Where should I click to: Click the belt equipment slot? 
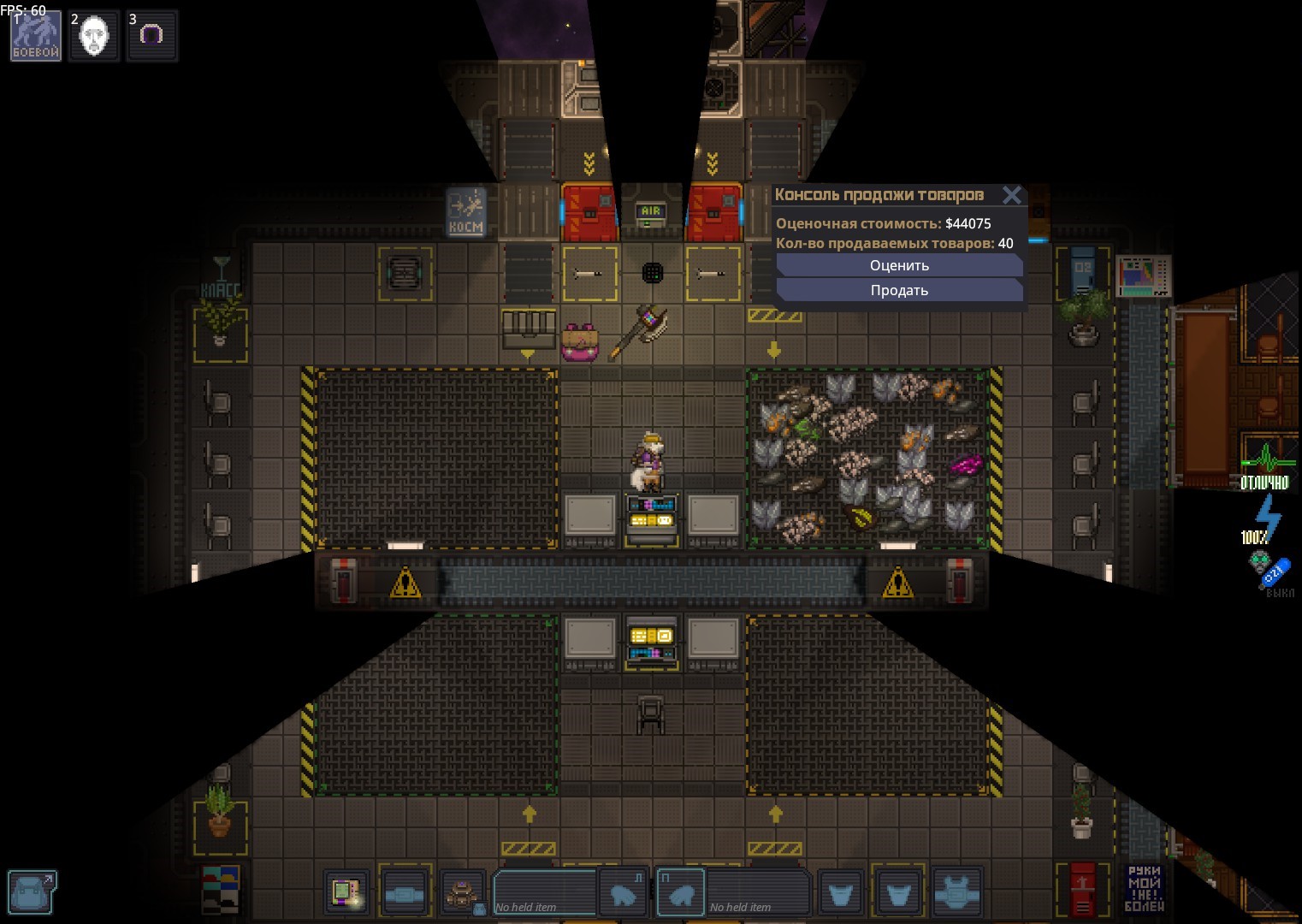(404, 894)
